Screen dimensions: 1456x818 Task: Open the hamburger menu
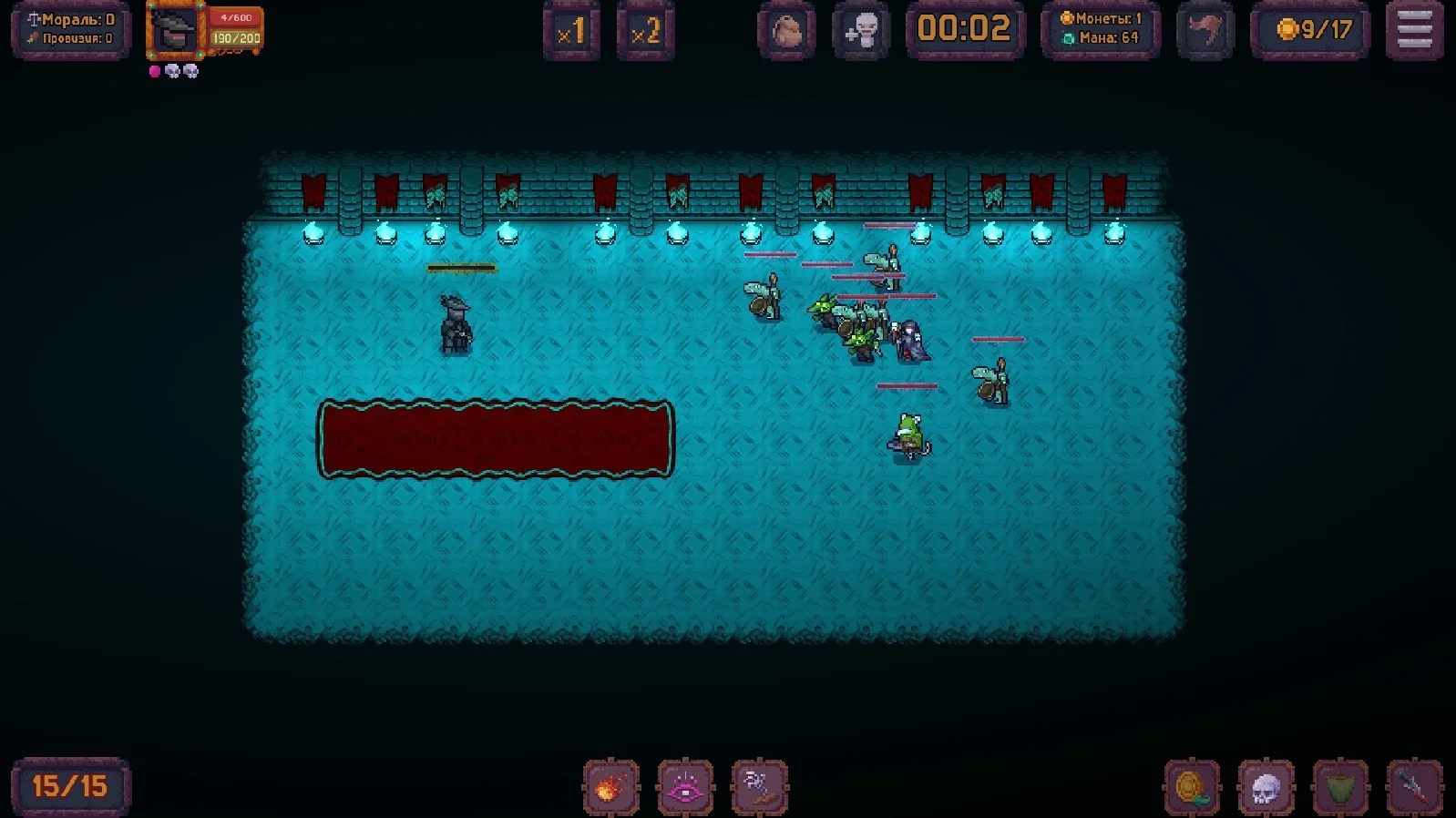(1414, 30)
